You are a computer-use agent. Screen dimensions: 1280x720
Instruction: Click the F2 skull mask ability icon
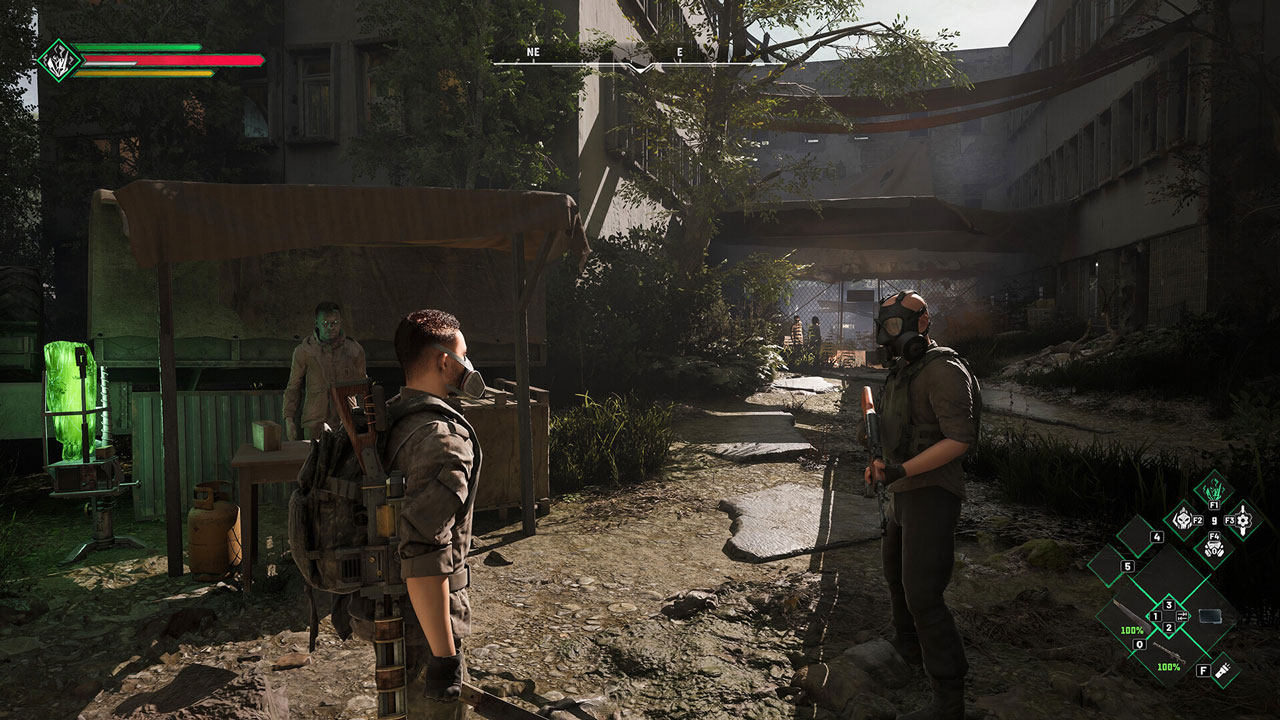coord(1182,521)
